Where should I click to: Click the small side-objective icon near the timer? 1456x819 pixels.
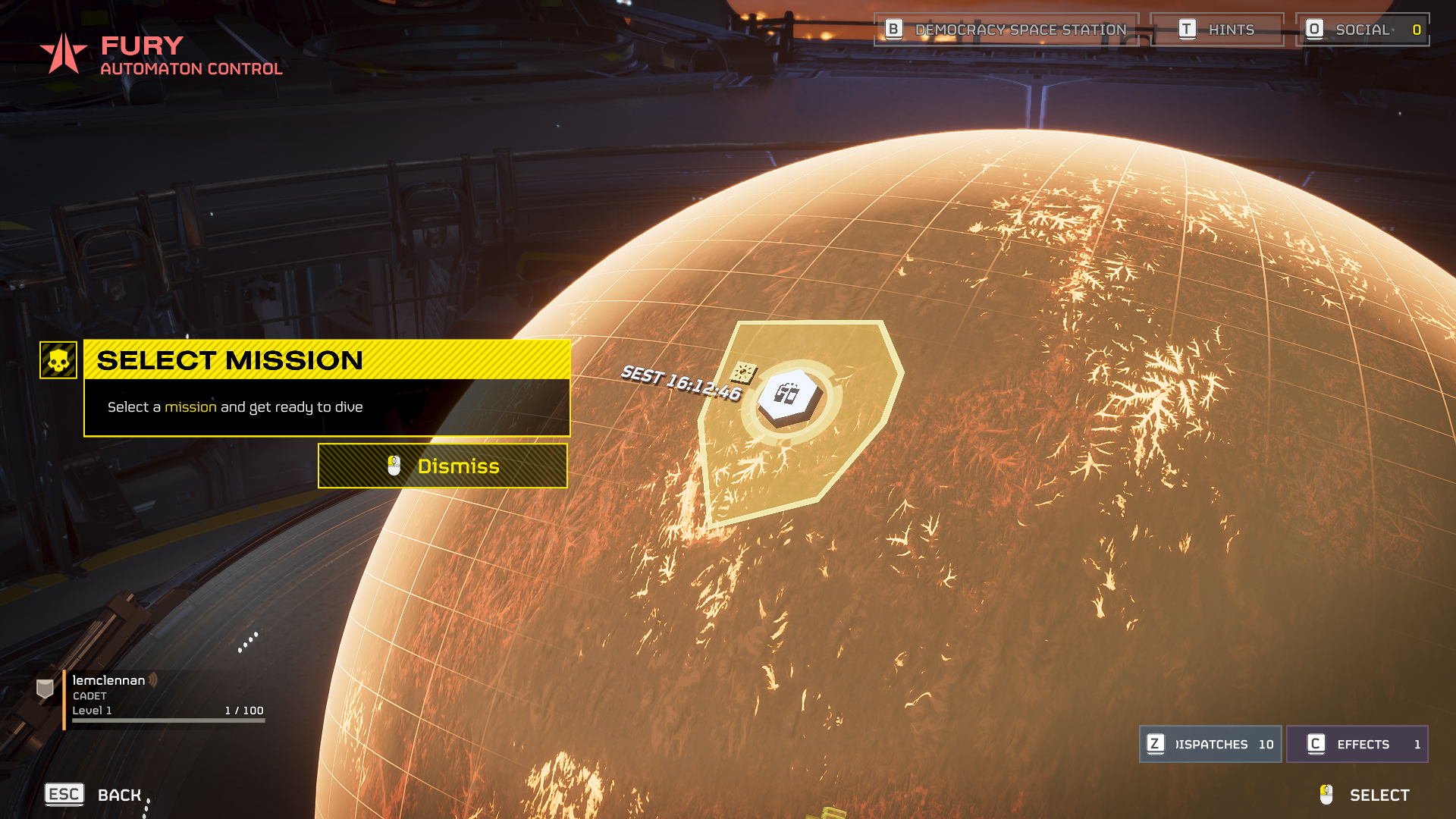(743, 372)
